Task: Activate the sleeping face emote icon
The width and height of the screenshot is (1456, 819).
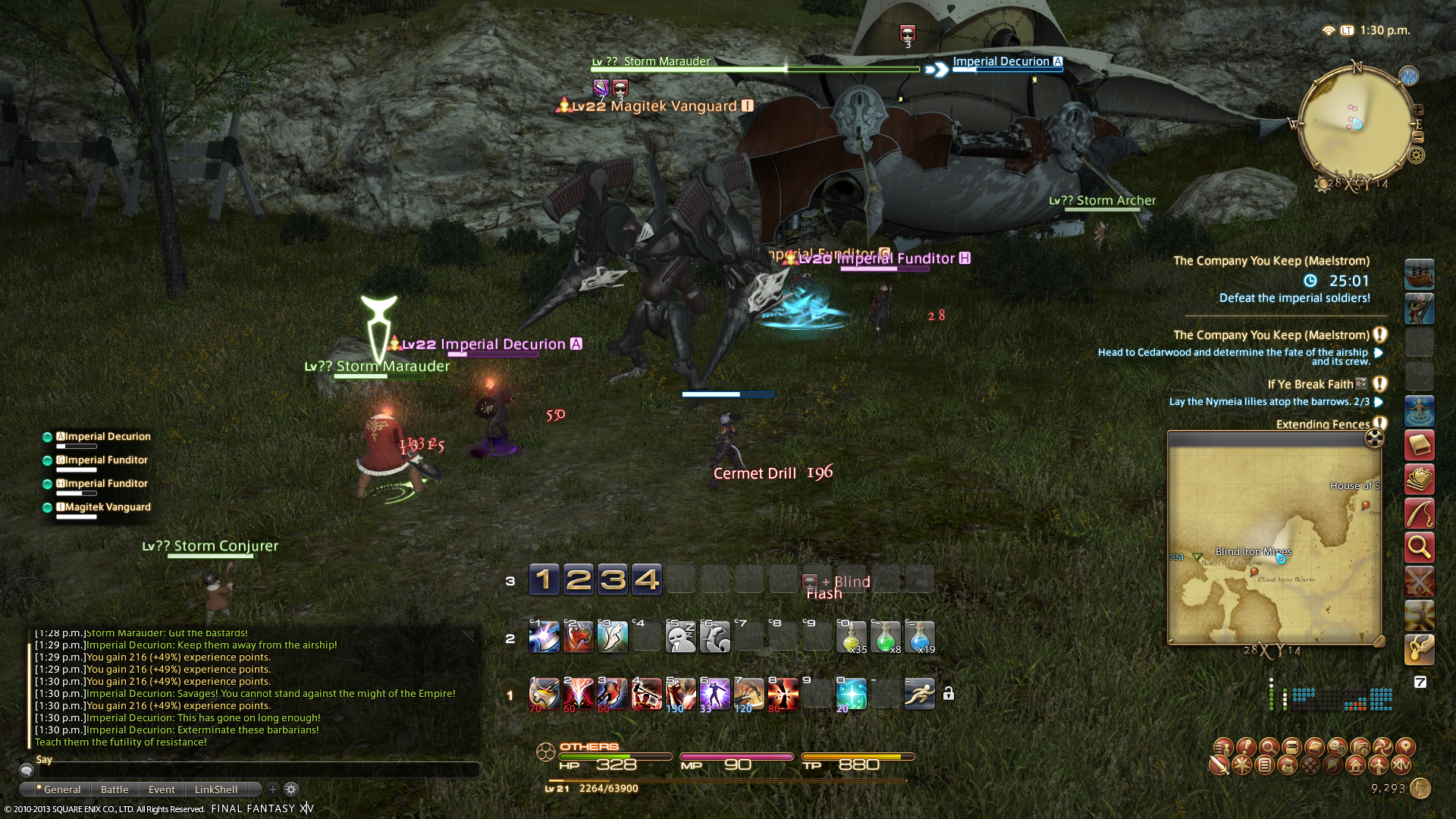Action: pyautogui.click(x=680, y=637)
